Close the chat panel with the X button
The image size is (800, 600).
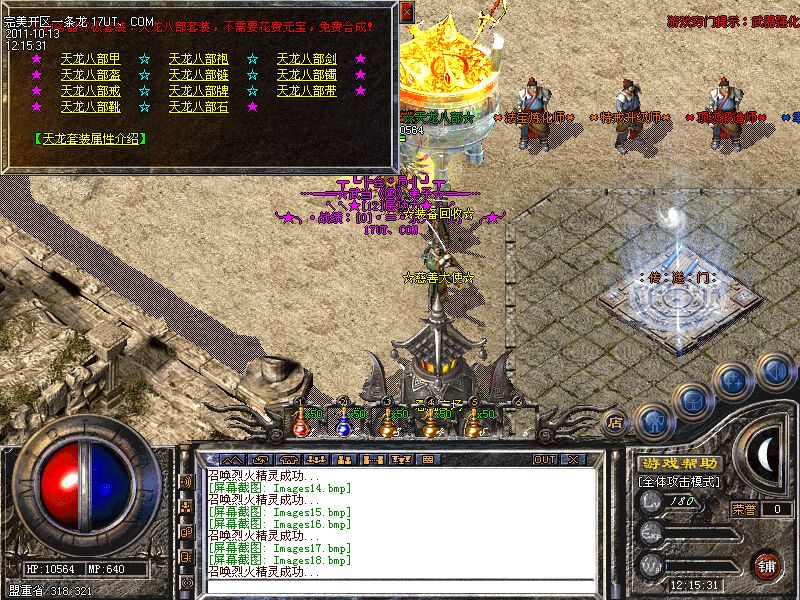click(x=573, y=459)
